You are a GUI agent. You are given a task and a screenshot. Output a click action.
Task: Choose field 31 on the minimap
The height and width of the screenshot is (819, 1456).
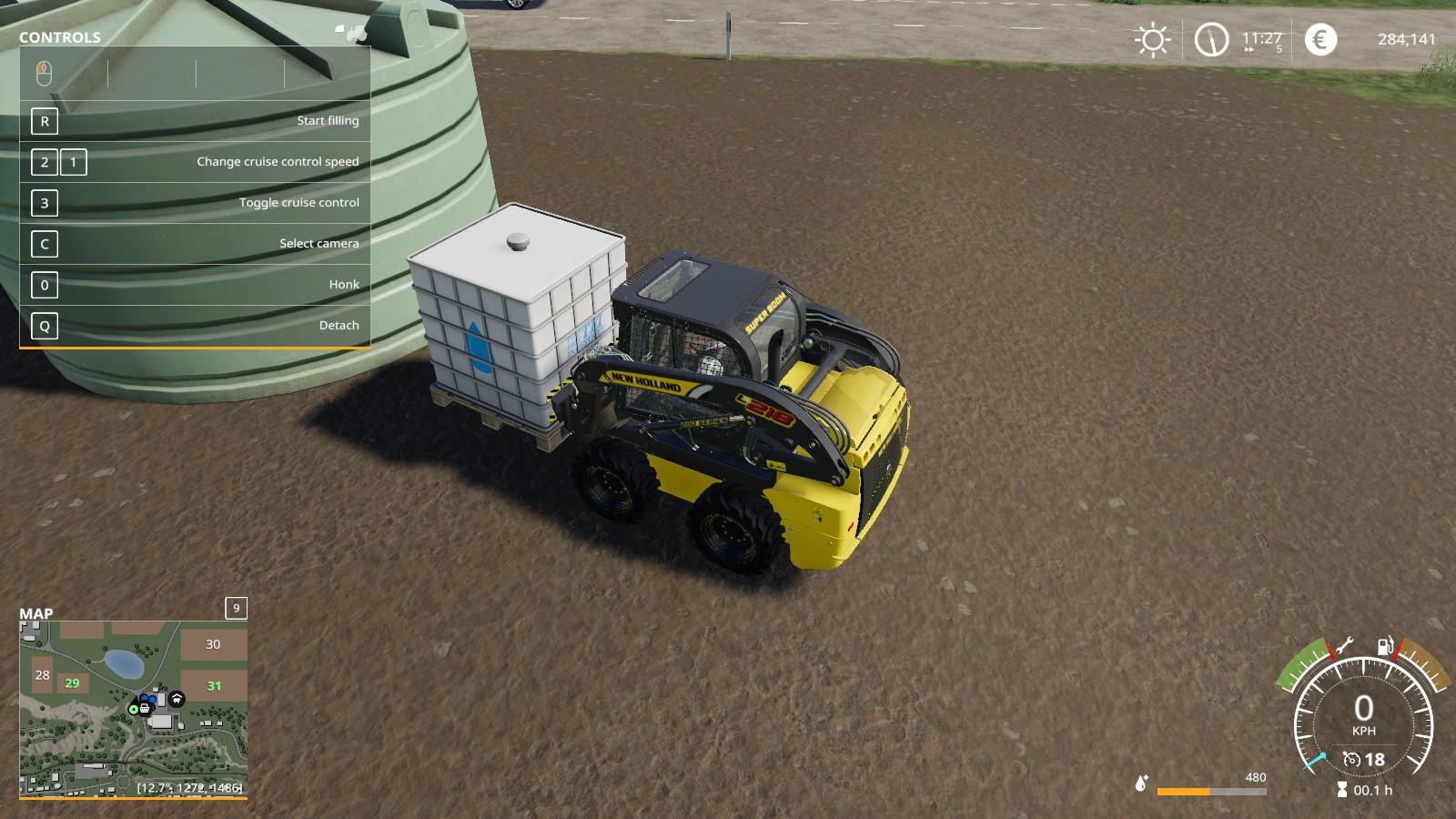[x=214, y=686]
